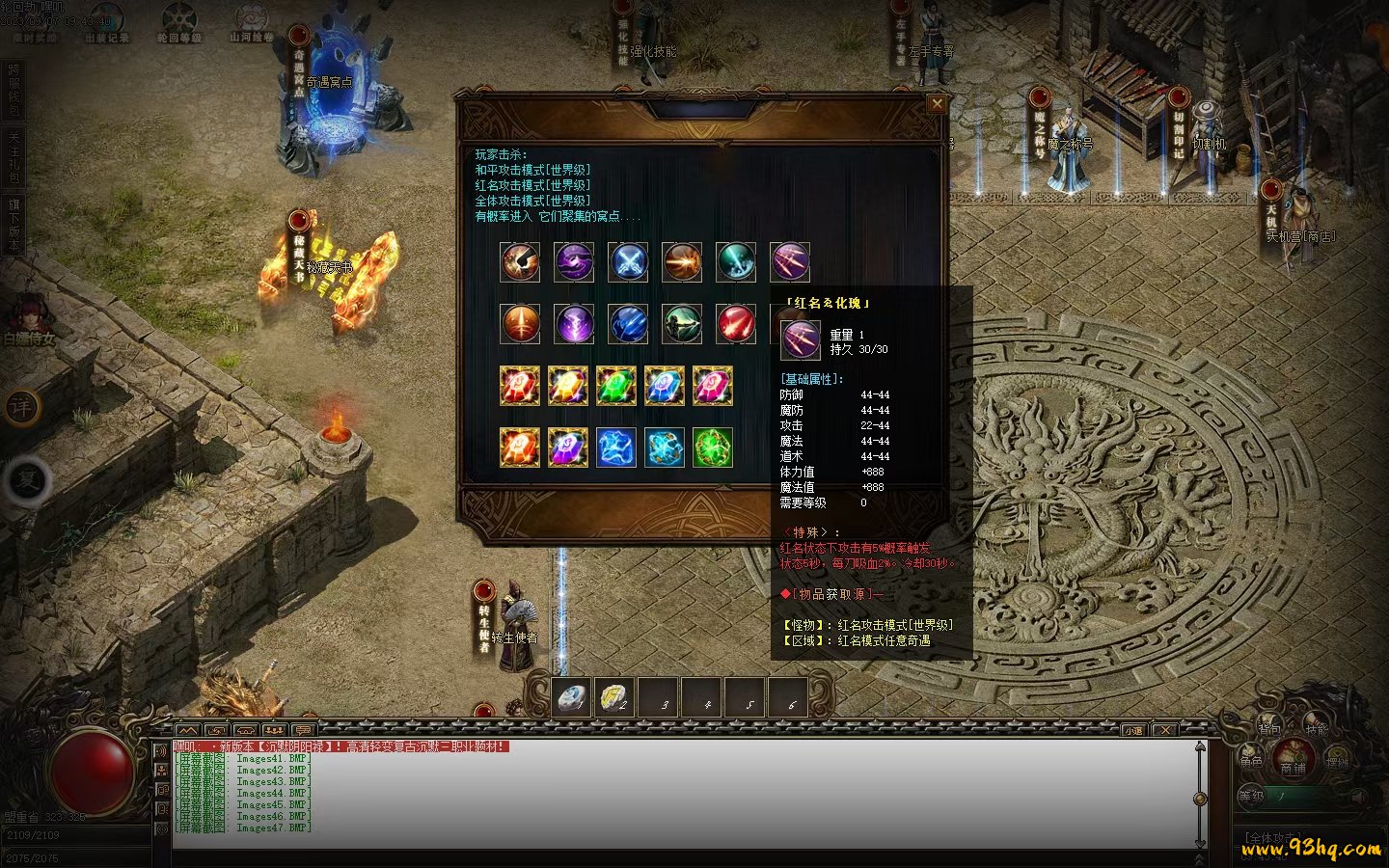Click the 小退 logout button

coord(1132,730)
